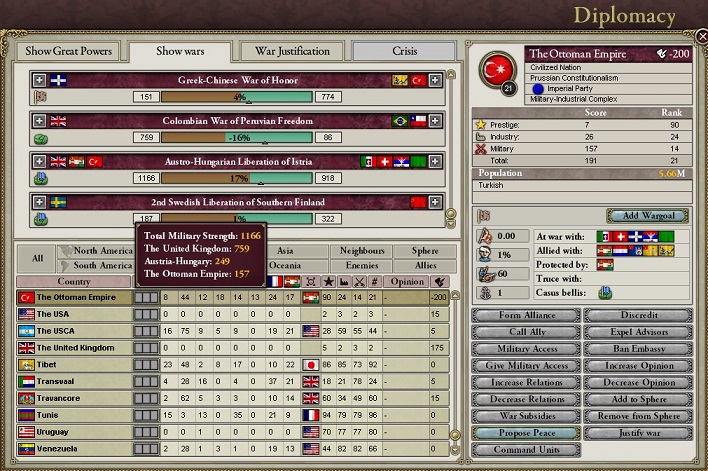708x471 pixels.
Task: Switch to the Show Great Powers tab
Action: [x=68, y=51]
